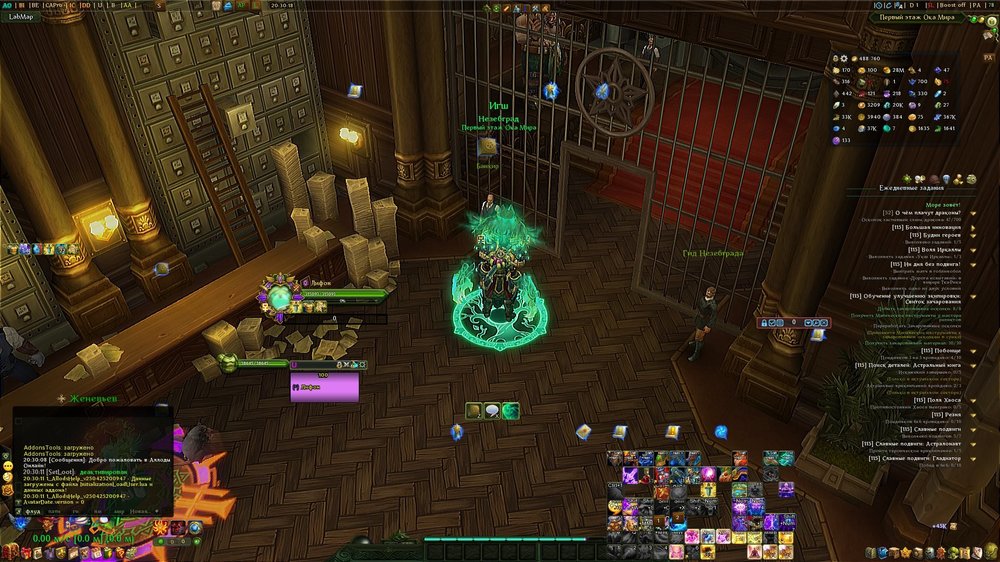Click the purple target nameplate bar
The image size is (1000, 562).
(324, 386)
